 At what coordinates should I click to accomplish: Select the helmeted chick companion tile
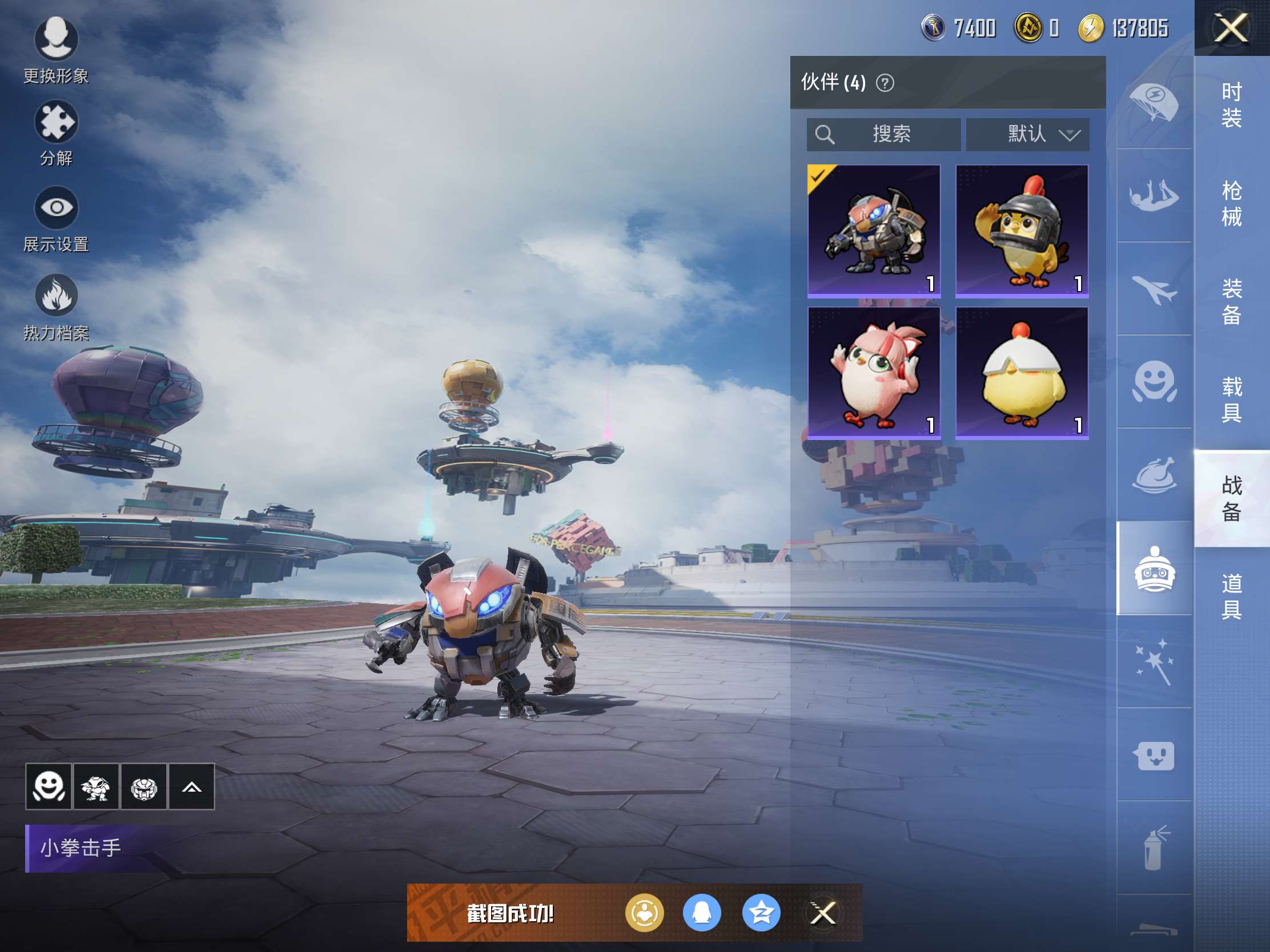(x=1022, y=231)
